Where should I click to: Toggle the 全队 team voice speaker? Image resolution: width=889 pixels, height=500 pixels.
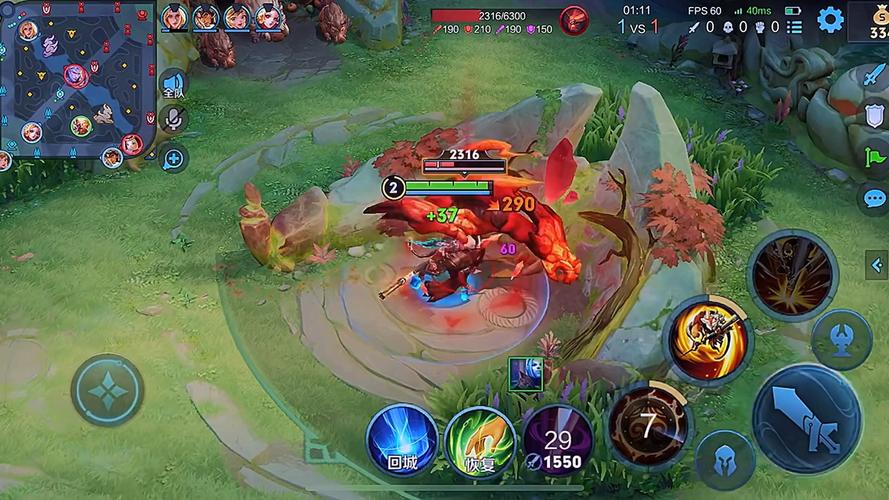click(173, 85)
